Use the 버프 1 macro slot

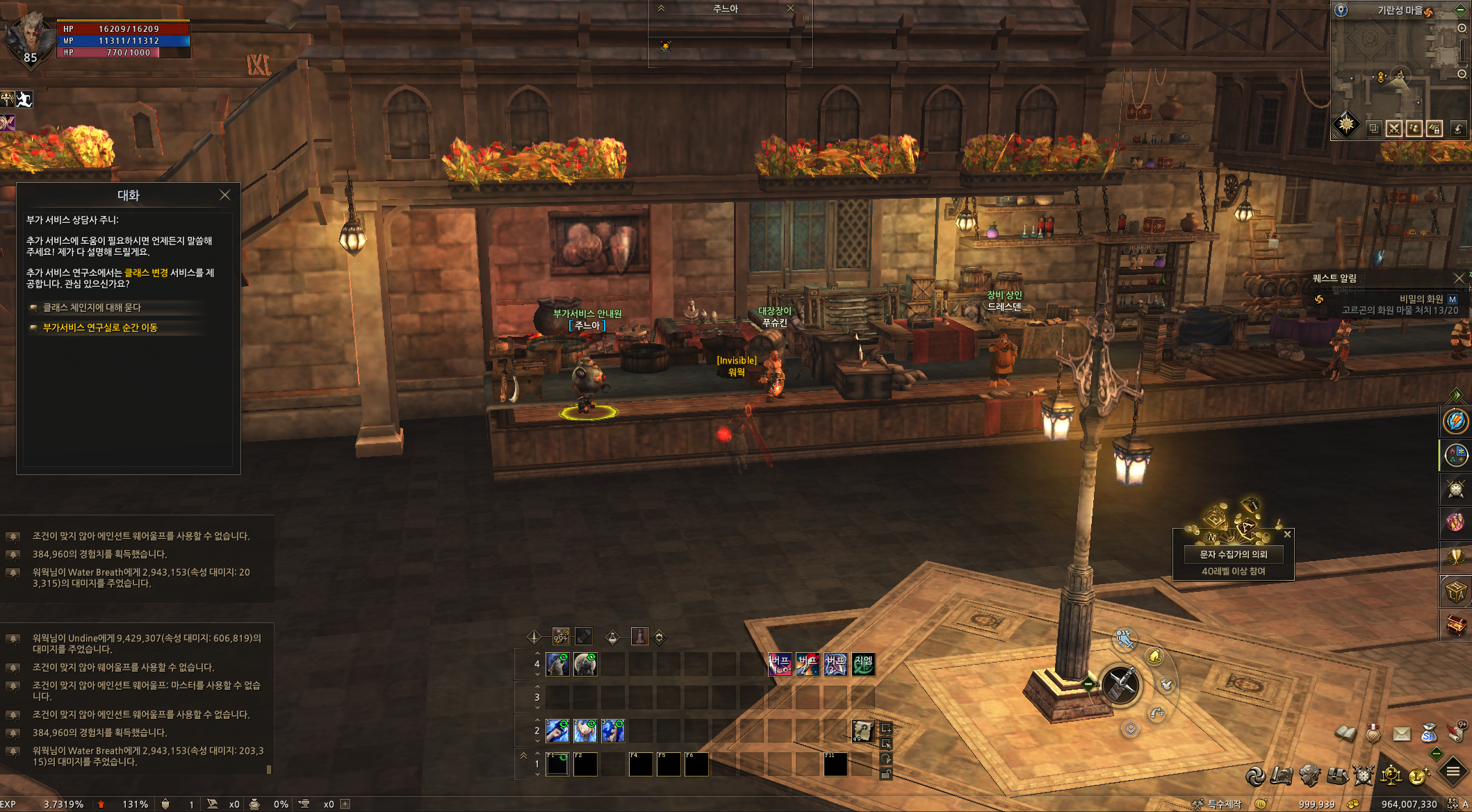tap(780, 665)
